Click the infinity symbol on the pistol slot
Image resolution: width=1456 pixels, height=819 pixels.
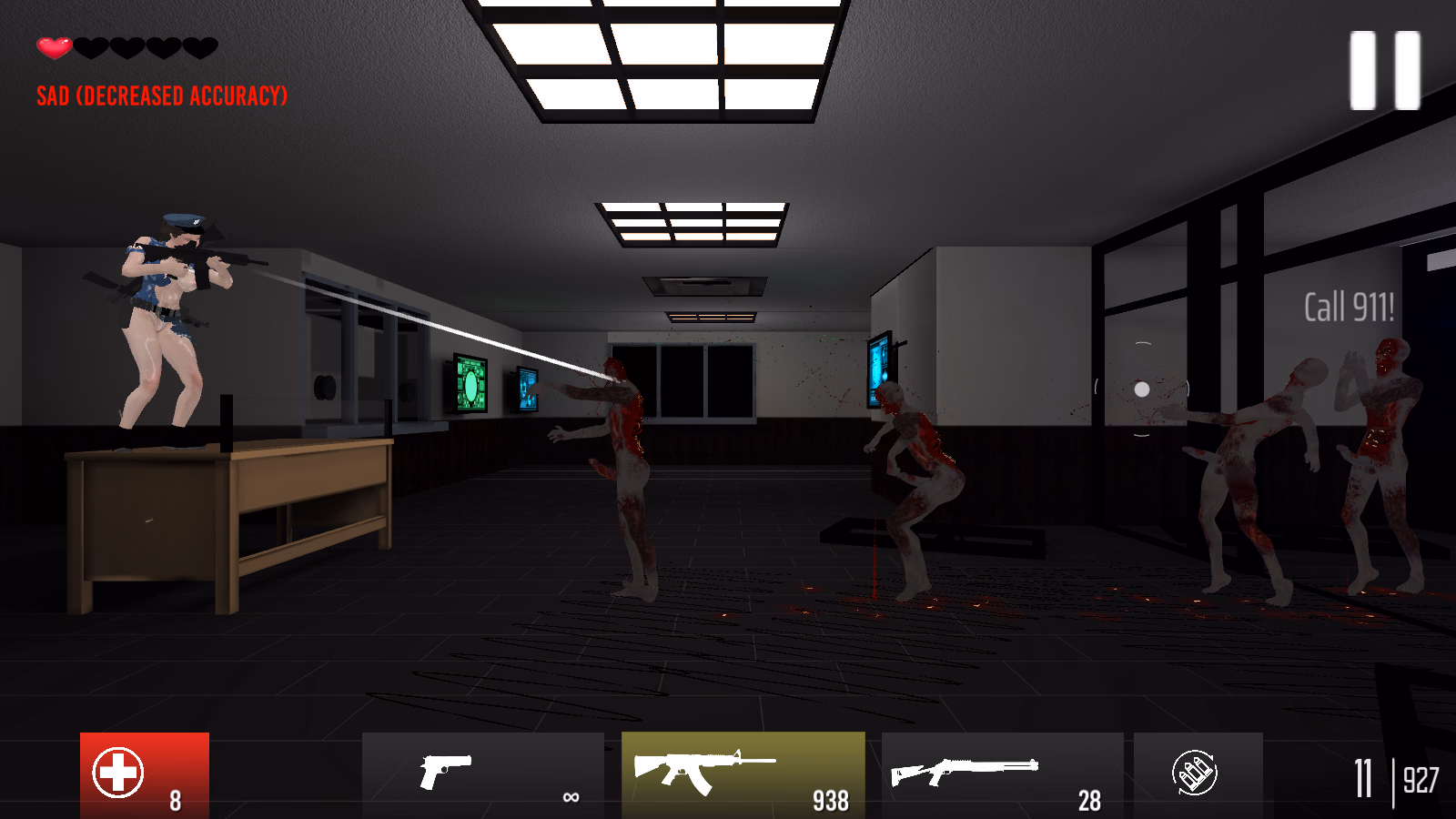click(570, 799)
